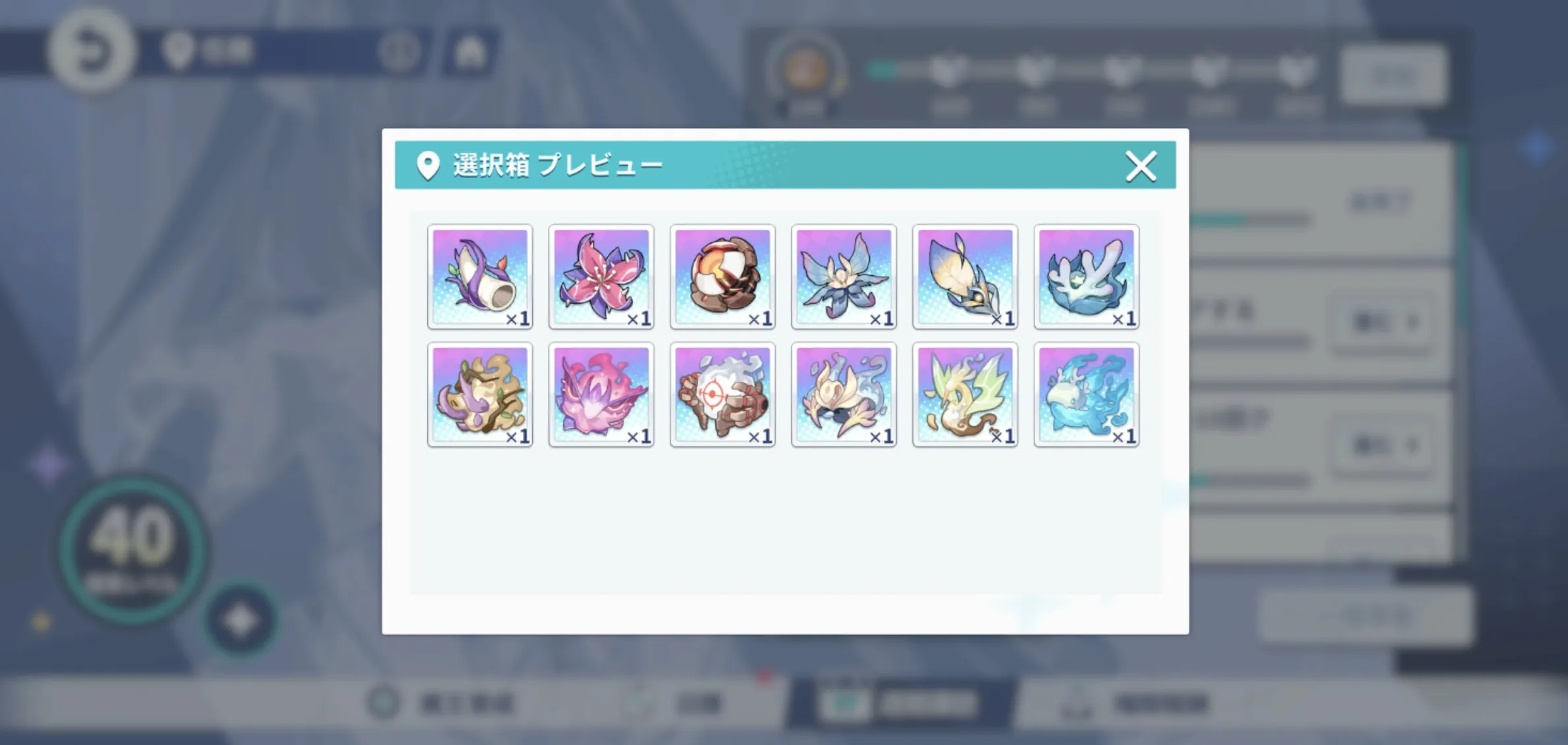Choose the golden feather material item
The height and width of the screenshot is (745, 1568).
click(965, 277)
